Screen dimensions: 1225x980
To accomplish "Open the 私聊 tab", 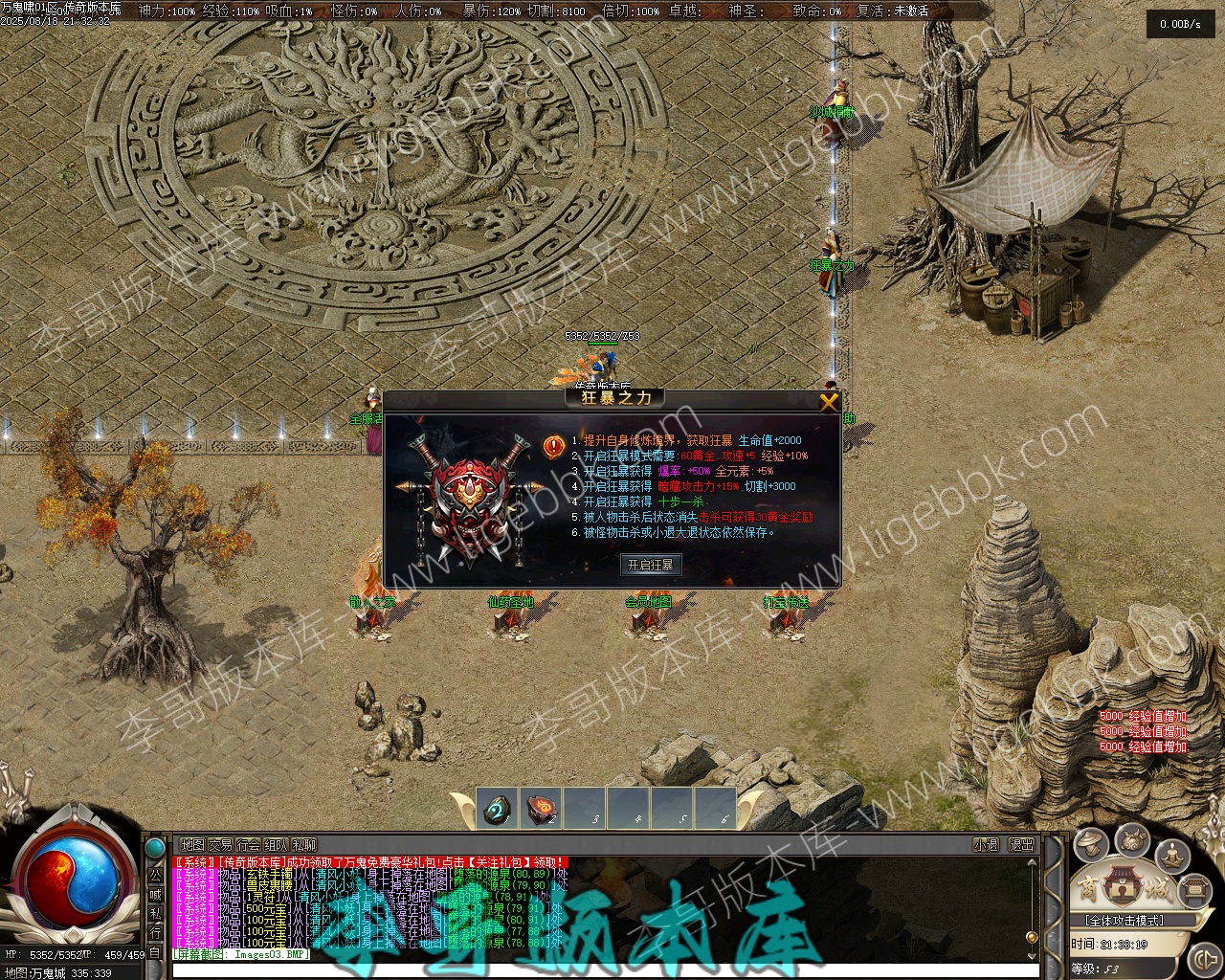I will pyautogui.click(x=304, y=845).
